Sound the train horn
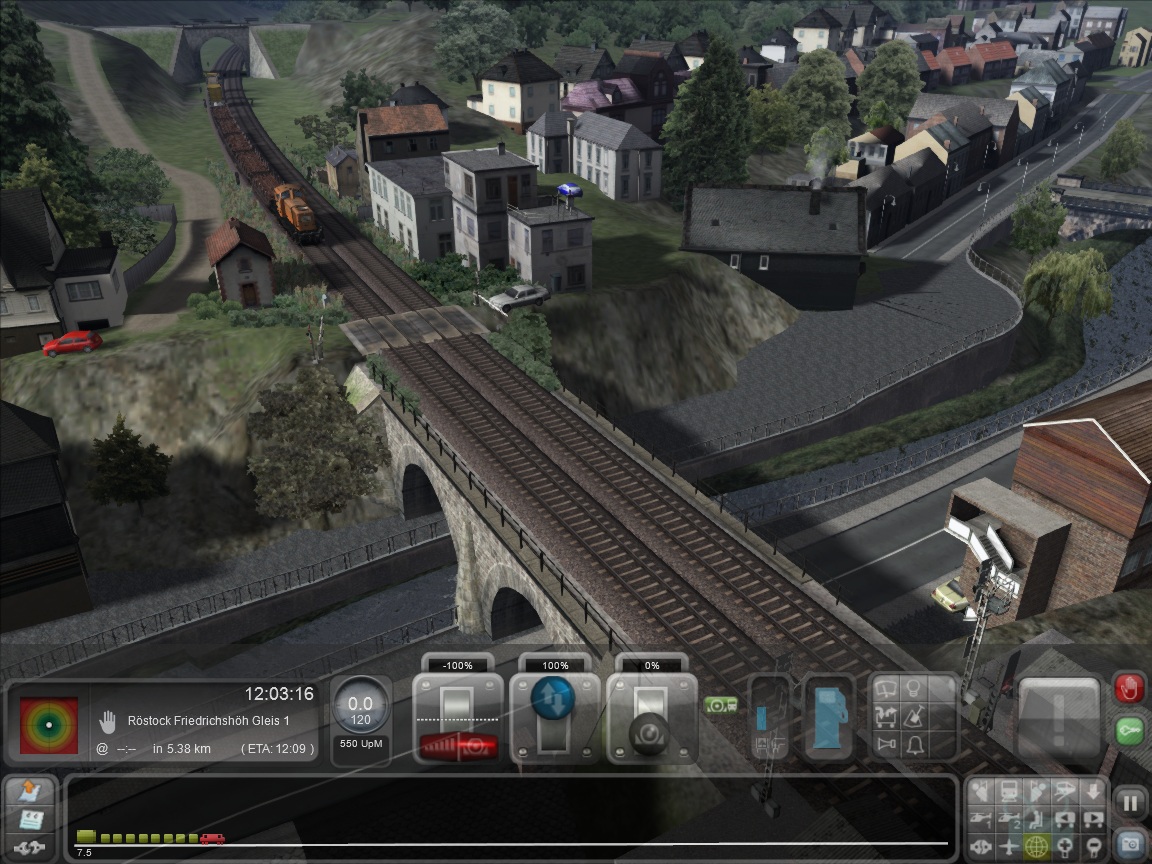Image resolution: width=1152 pixels, height=864 pixels. click(886, 744)
